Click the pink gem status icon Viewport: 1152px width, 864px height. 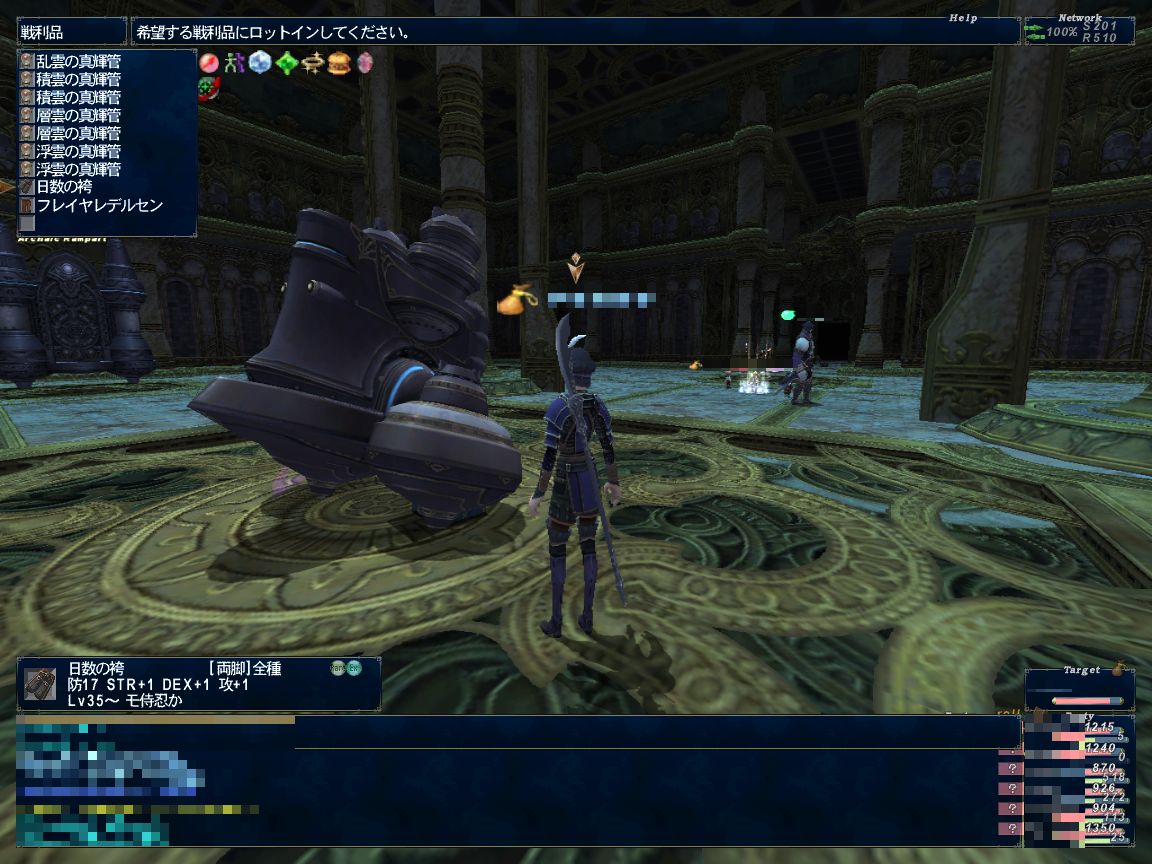point(365,63)
